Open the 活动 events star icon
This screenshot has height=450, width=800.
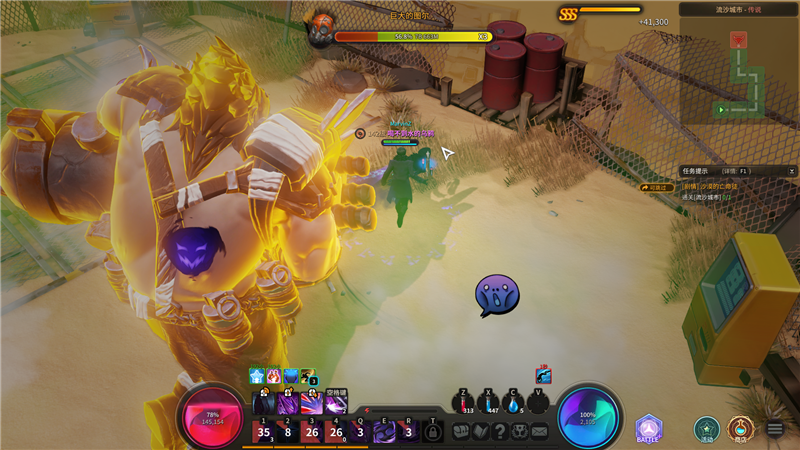pos(707,429)
